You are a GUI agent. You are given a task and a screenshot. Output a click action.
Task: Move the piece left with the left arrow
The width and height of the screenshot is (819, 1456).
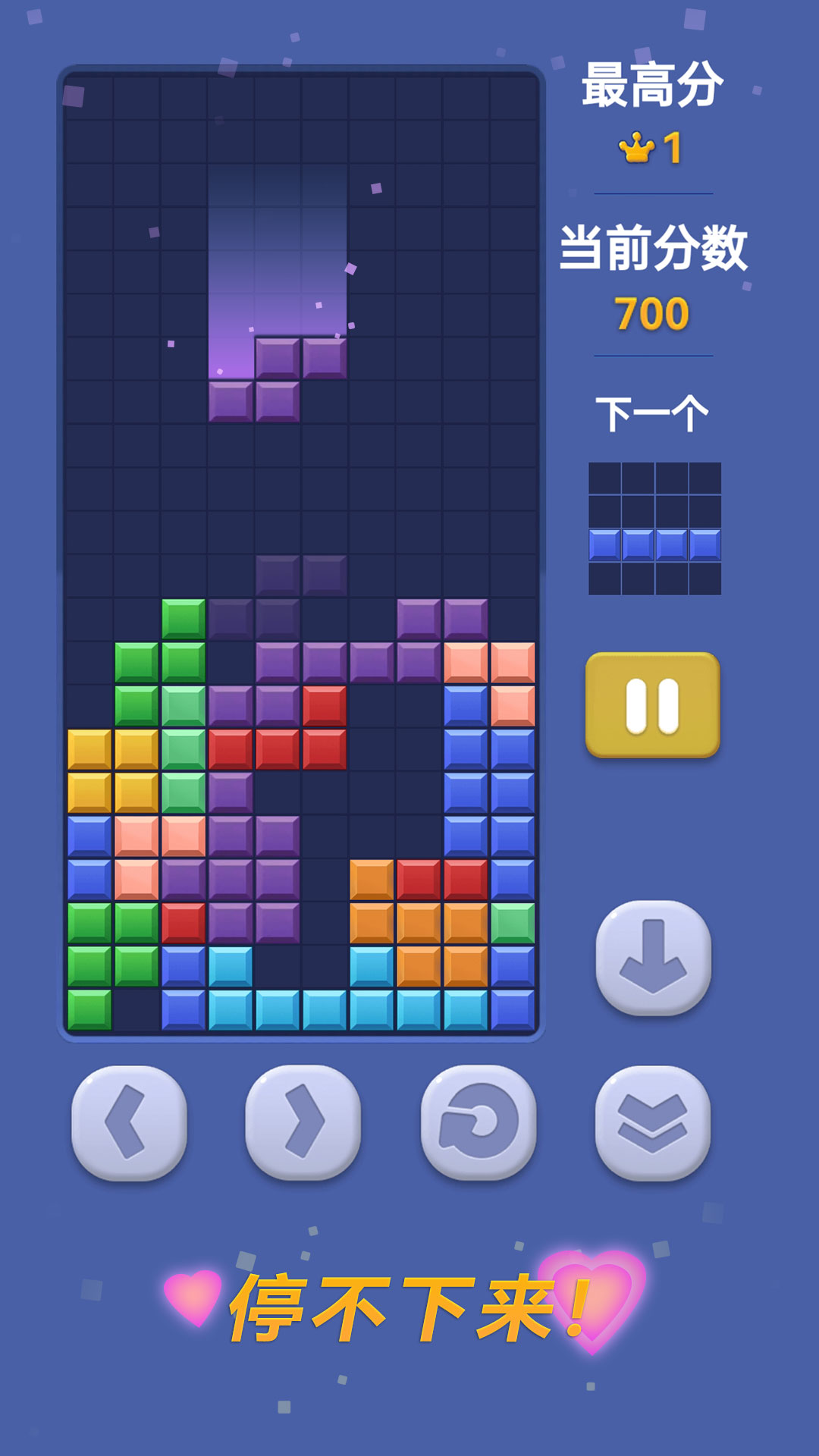pos(129,1122)
